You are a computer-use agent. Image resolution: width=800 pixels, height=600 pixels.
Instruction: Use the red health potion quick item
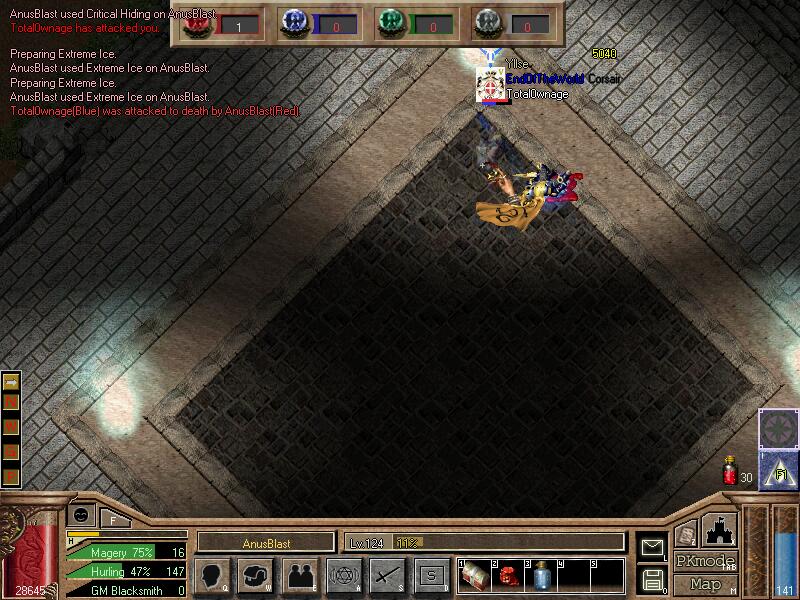coord(730,472)
